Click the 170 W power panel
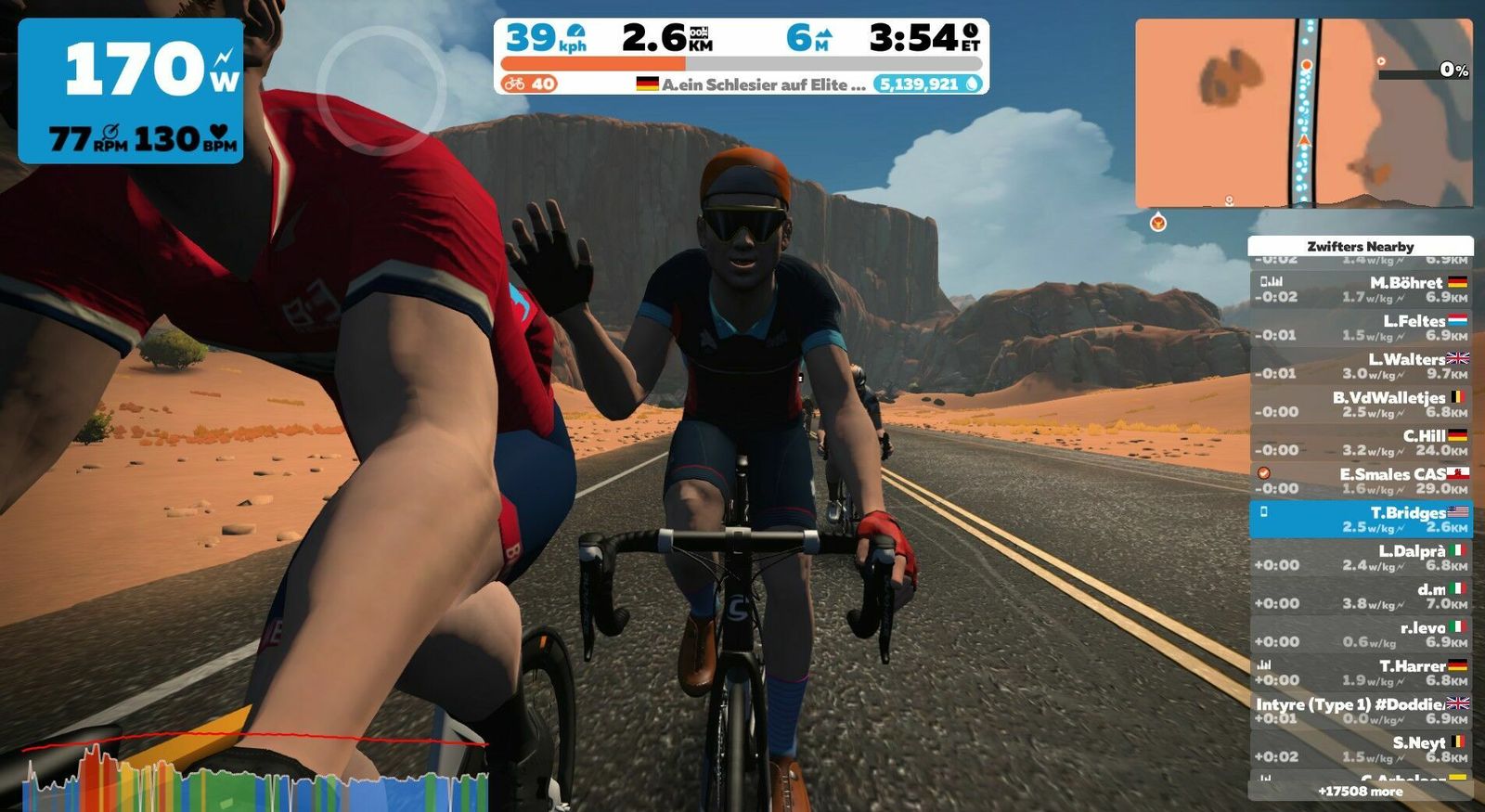This screenshot has height=812, width=1485. coord(131,91)
